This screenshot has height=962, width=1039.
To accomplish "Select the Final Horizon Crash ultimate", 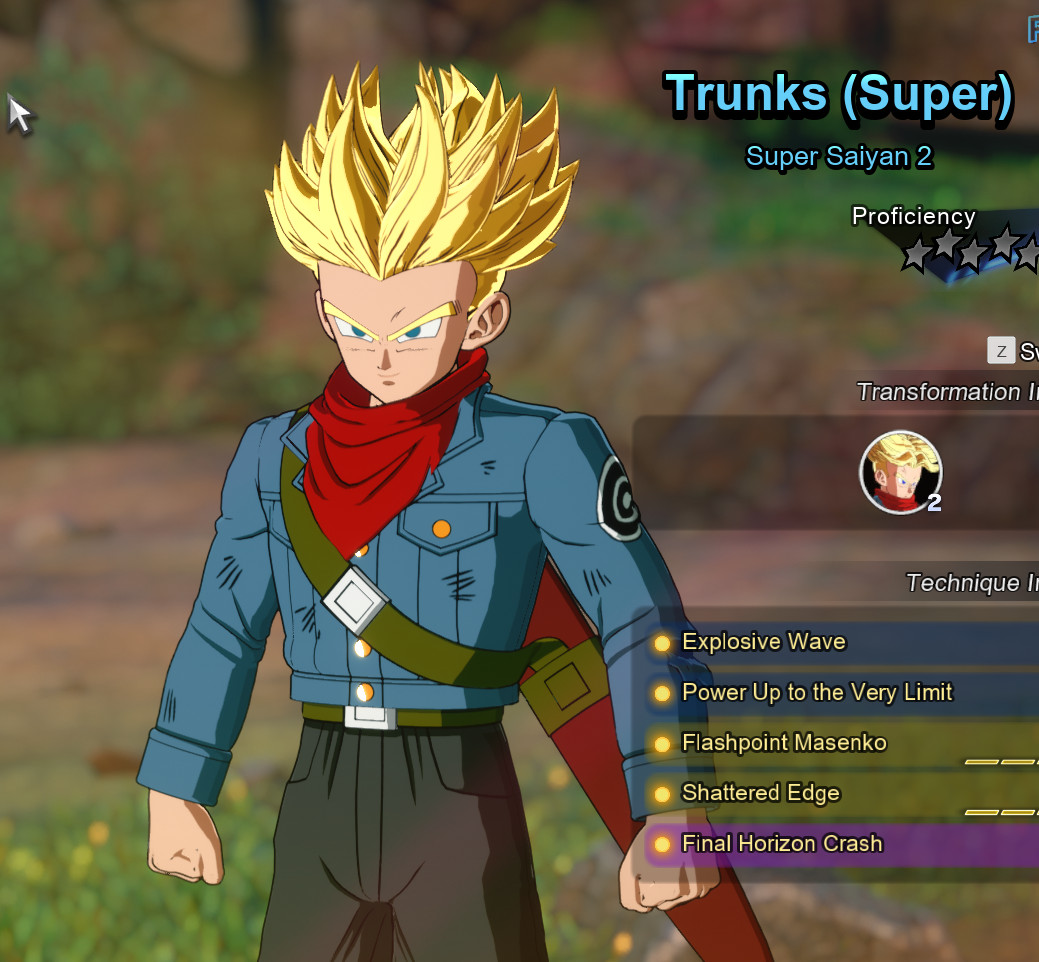I will click(x=782, y=843).
